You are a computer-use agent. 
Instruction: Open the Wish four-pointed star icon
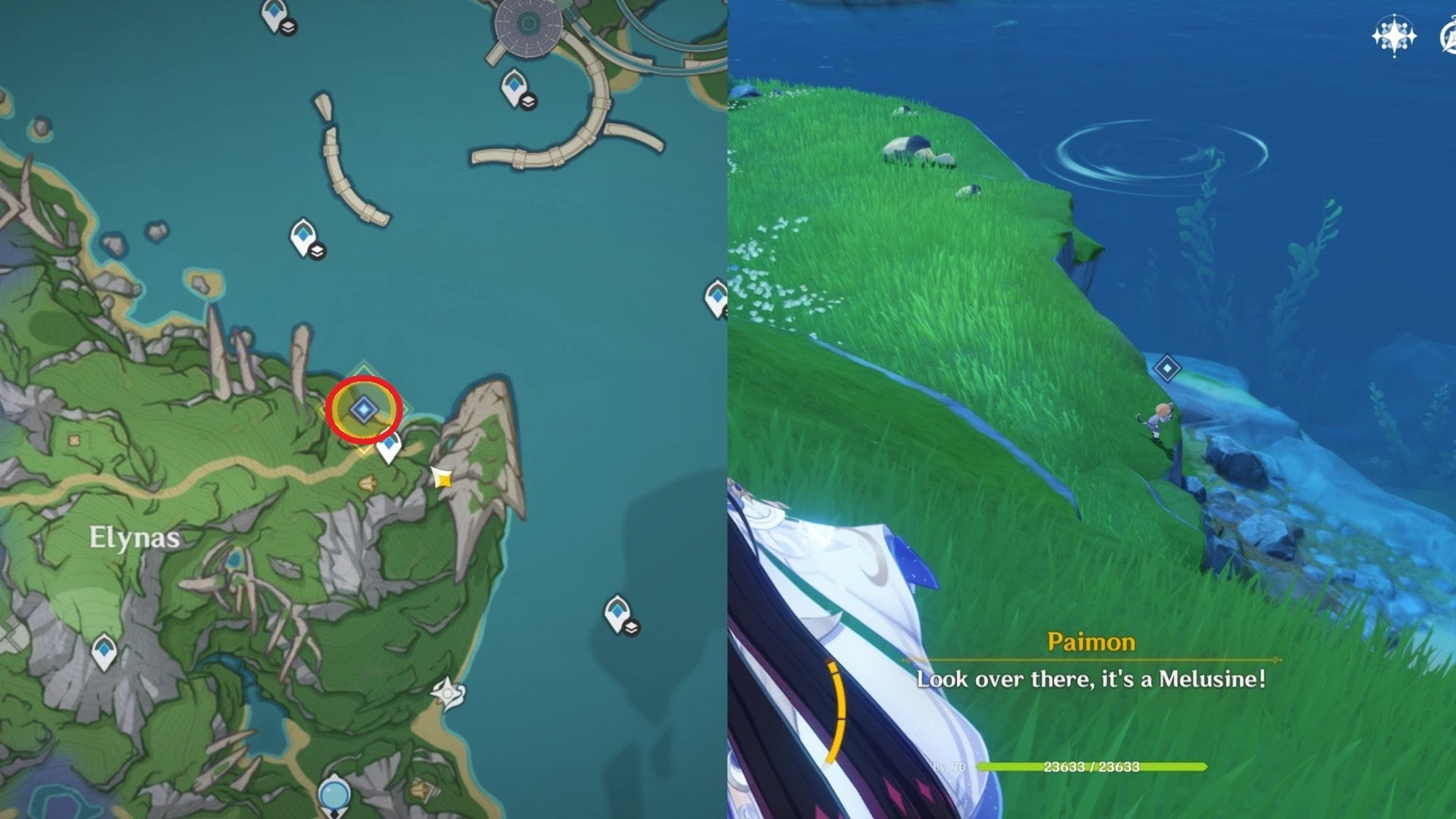1394,36
